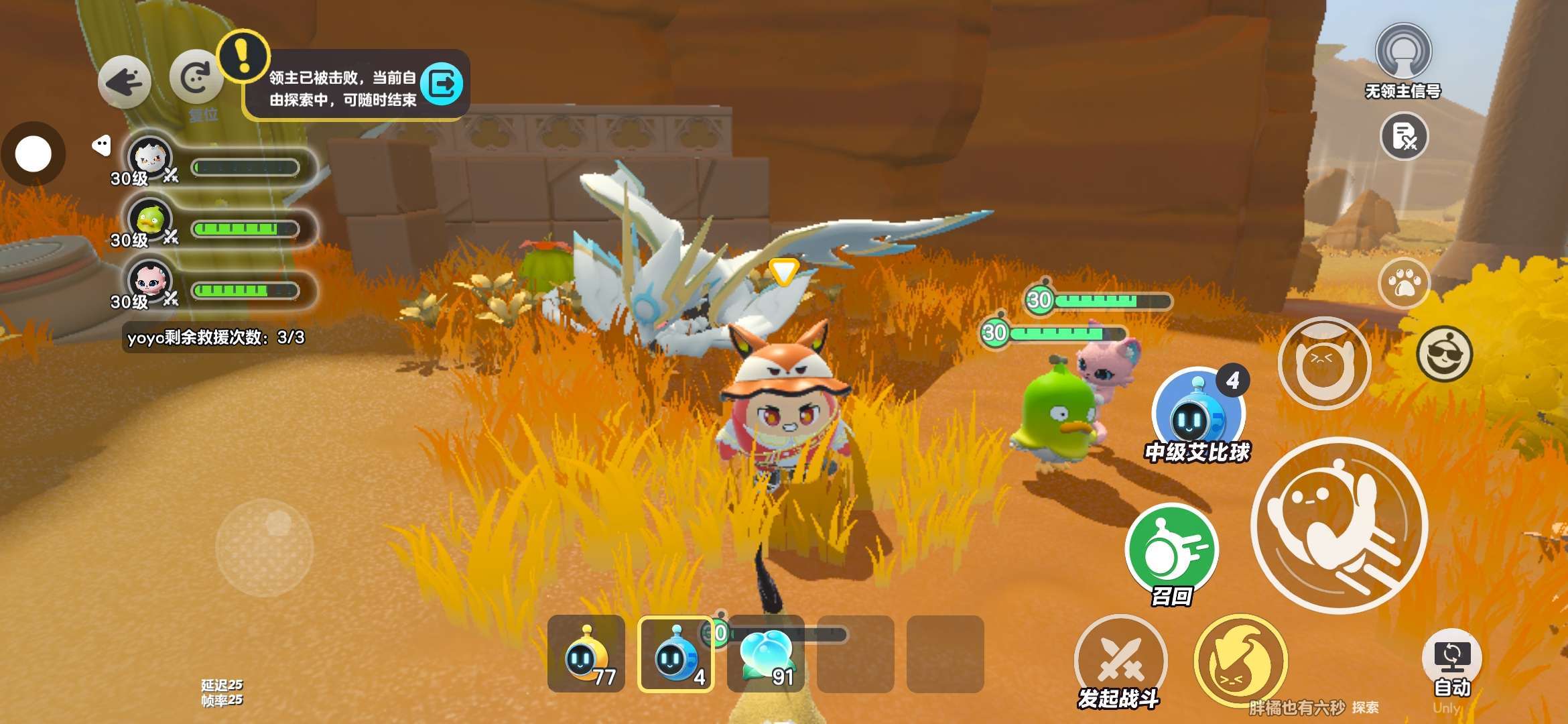Viewport: 1568px width, 724px height.
Task: Tap the large dash jump button
Action: pos(1339,525)
